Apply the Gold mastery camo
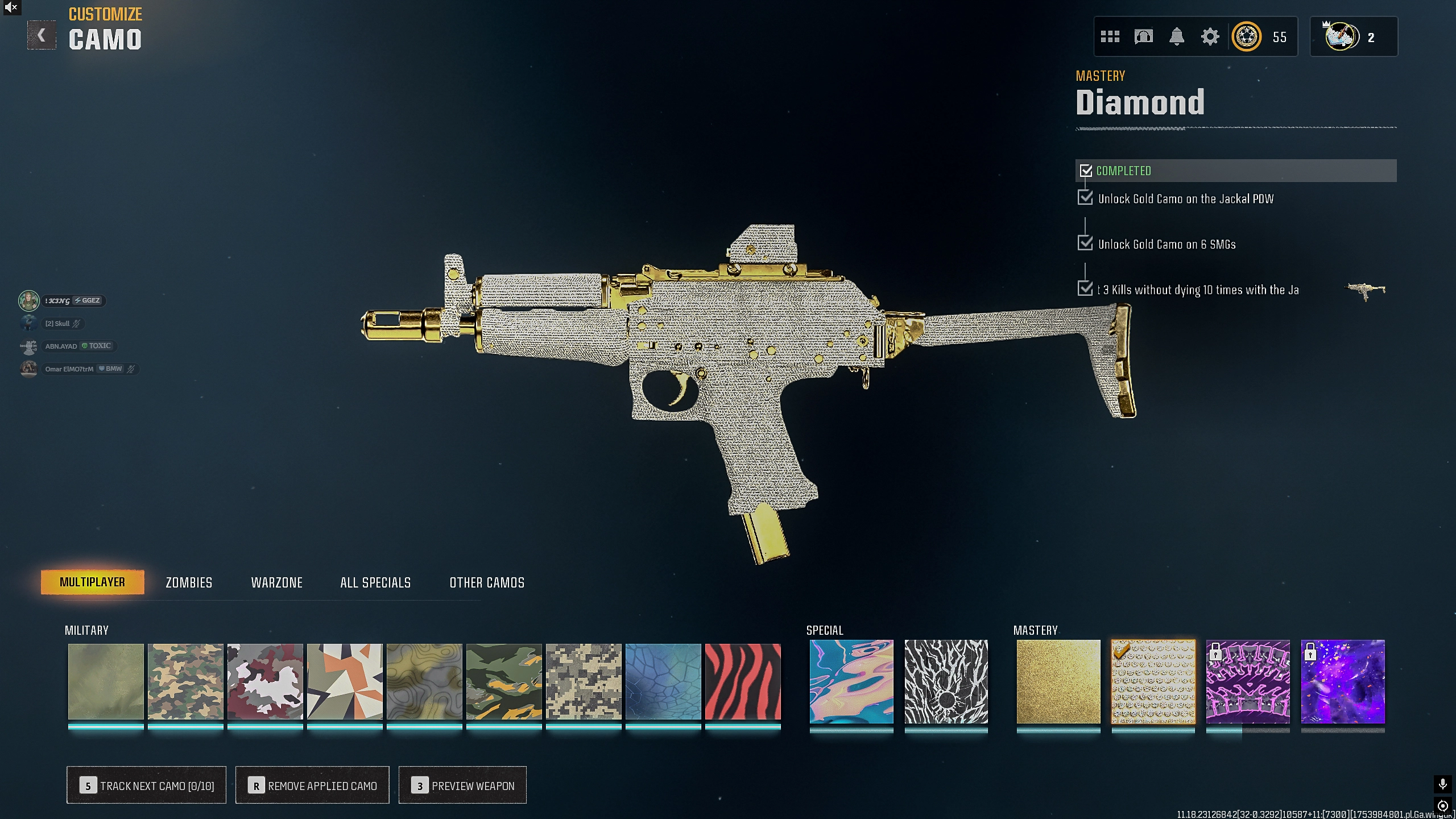Viewport: 1456px width, 819px height. coord(1058,681)
